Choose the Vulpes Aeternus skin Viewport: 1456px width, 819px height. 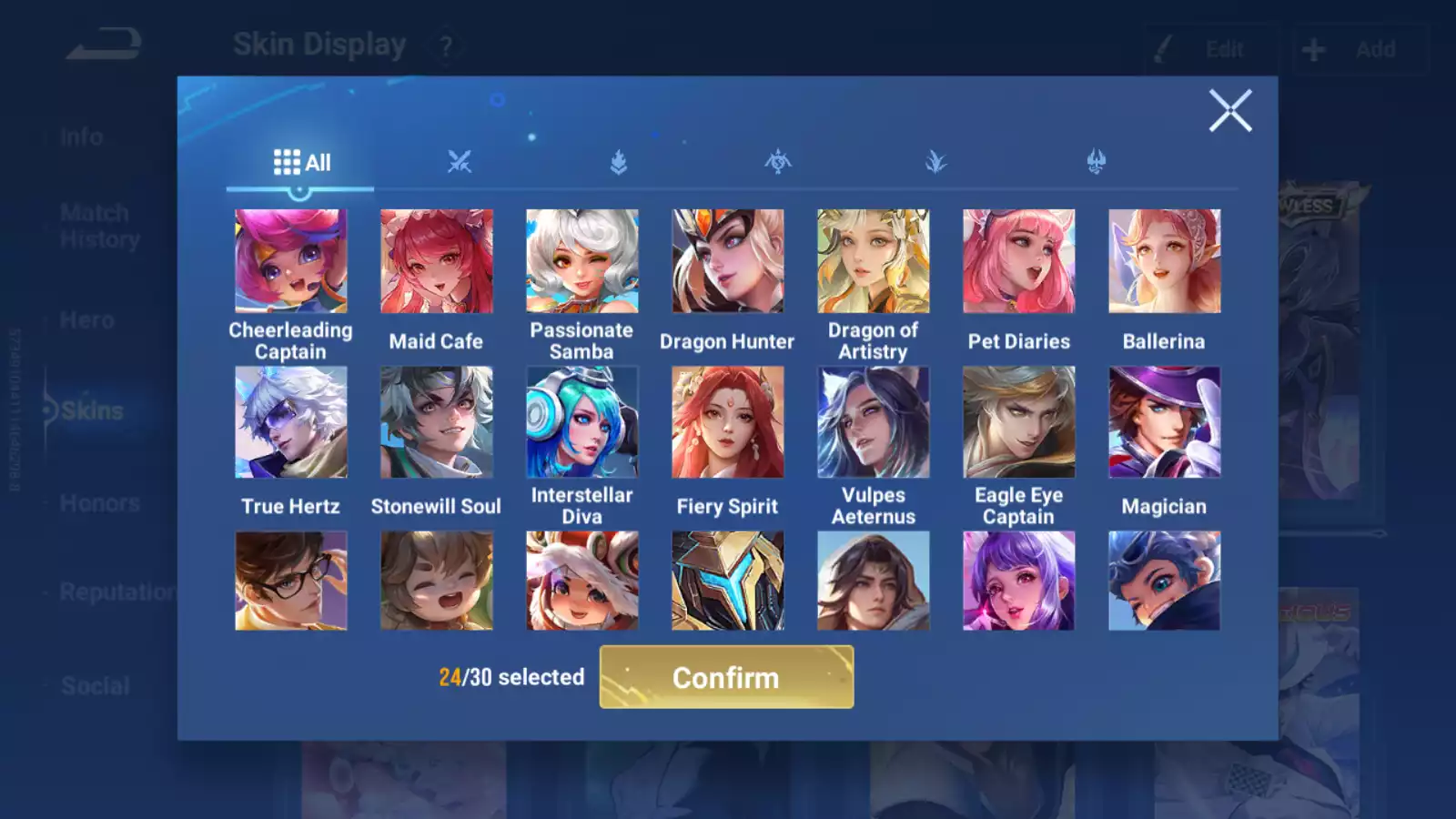tap(873, 422)
